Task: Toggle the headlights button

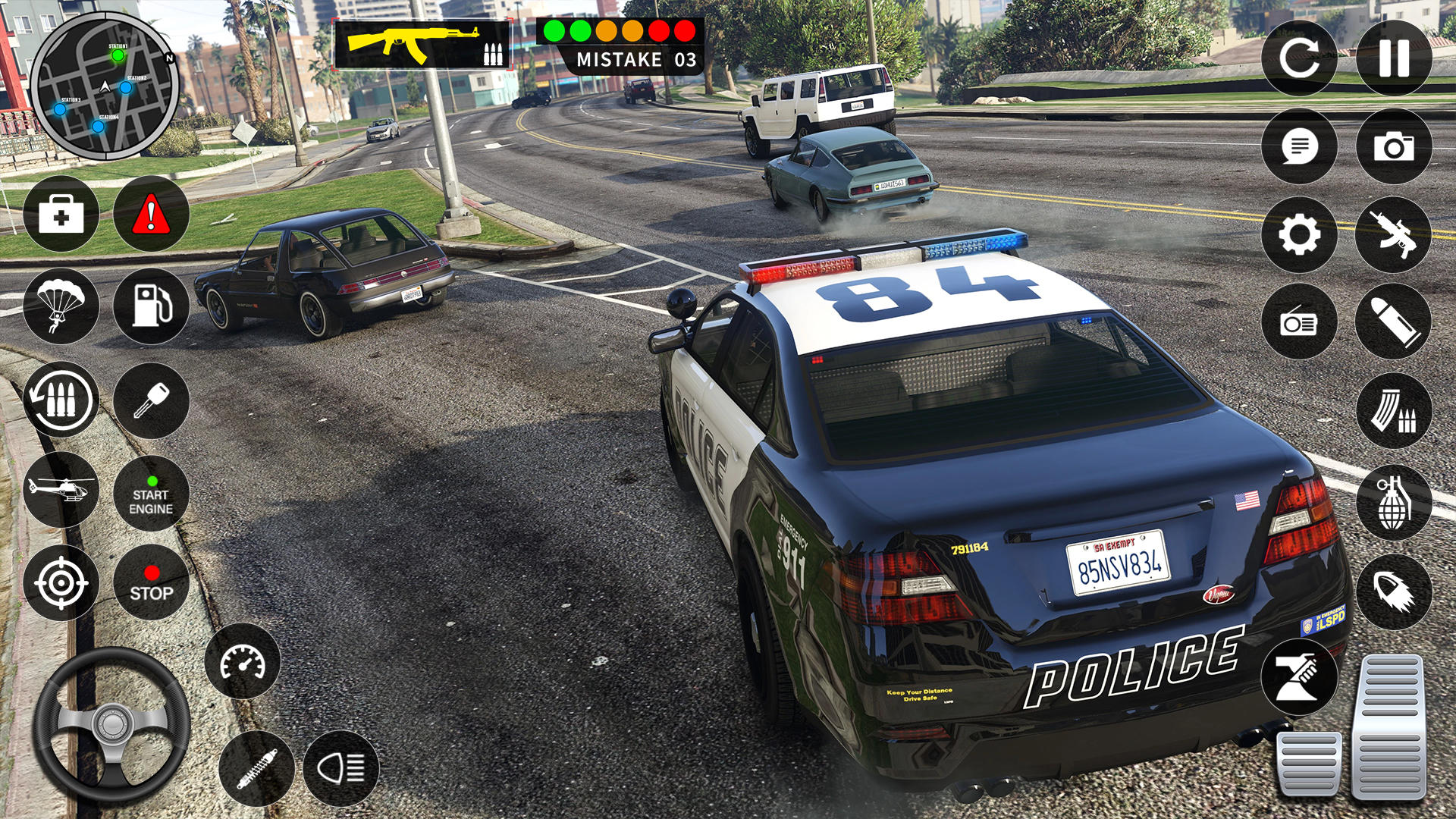Action: (x=340, y=768)
